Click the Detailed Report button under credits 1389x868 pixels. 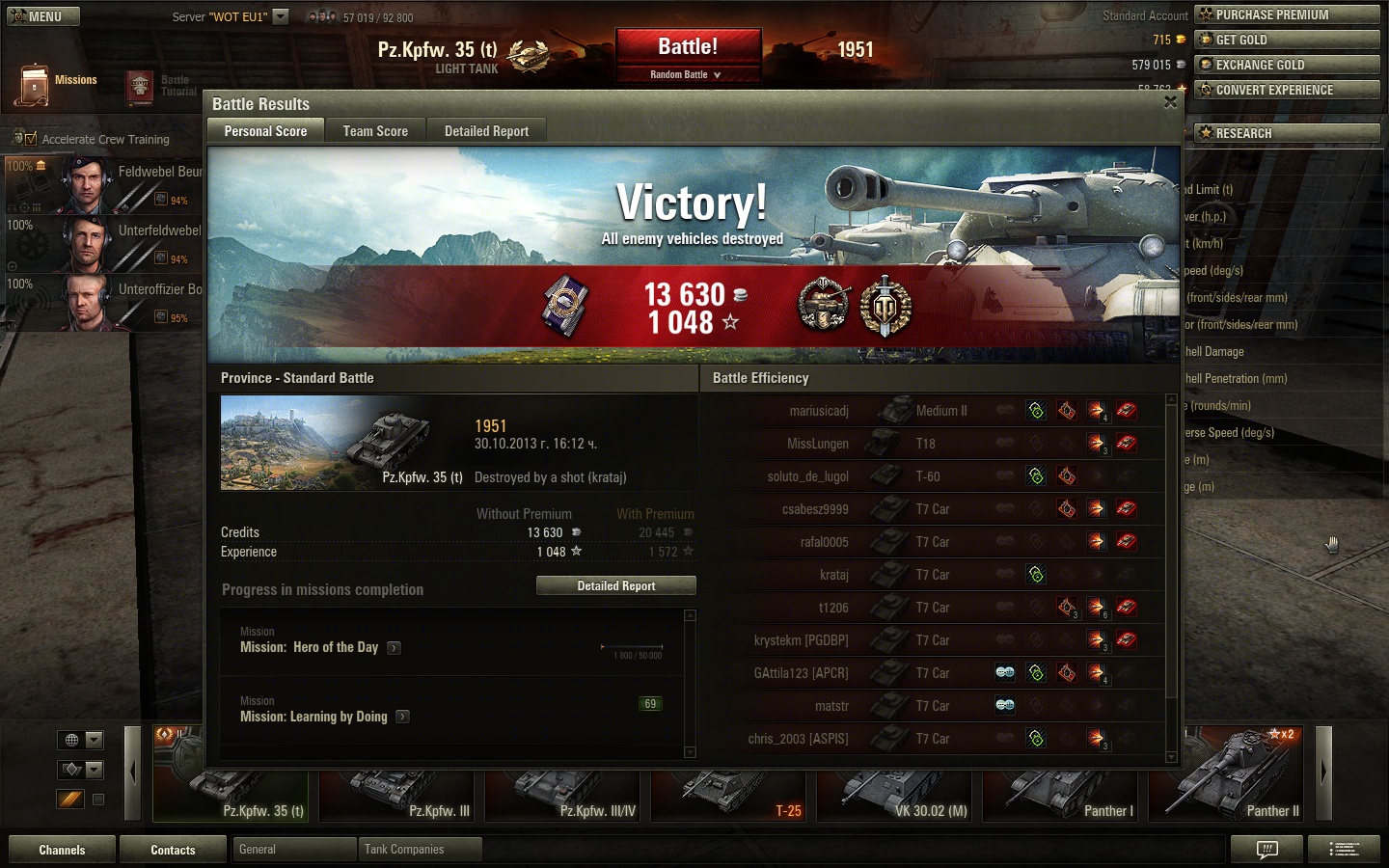[x=615, y=585]
